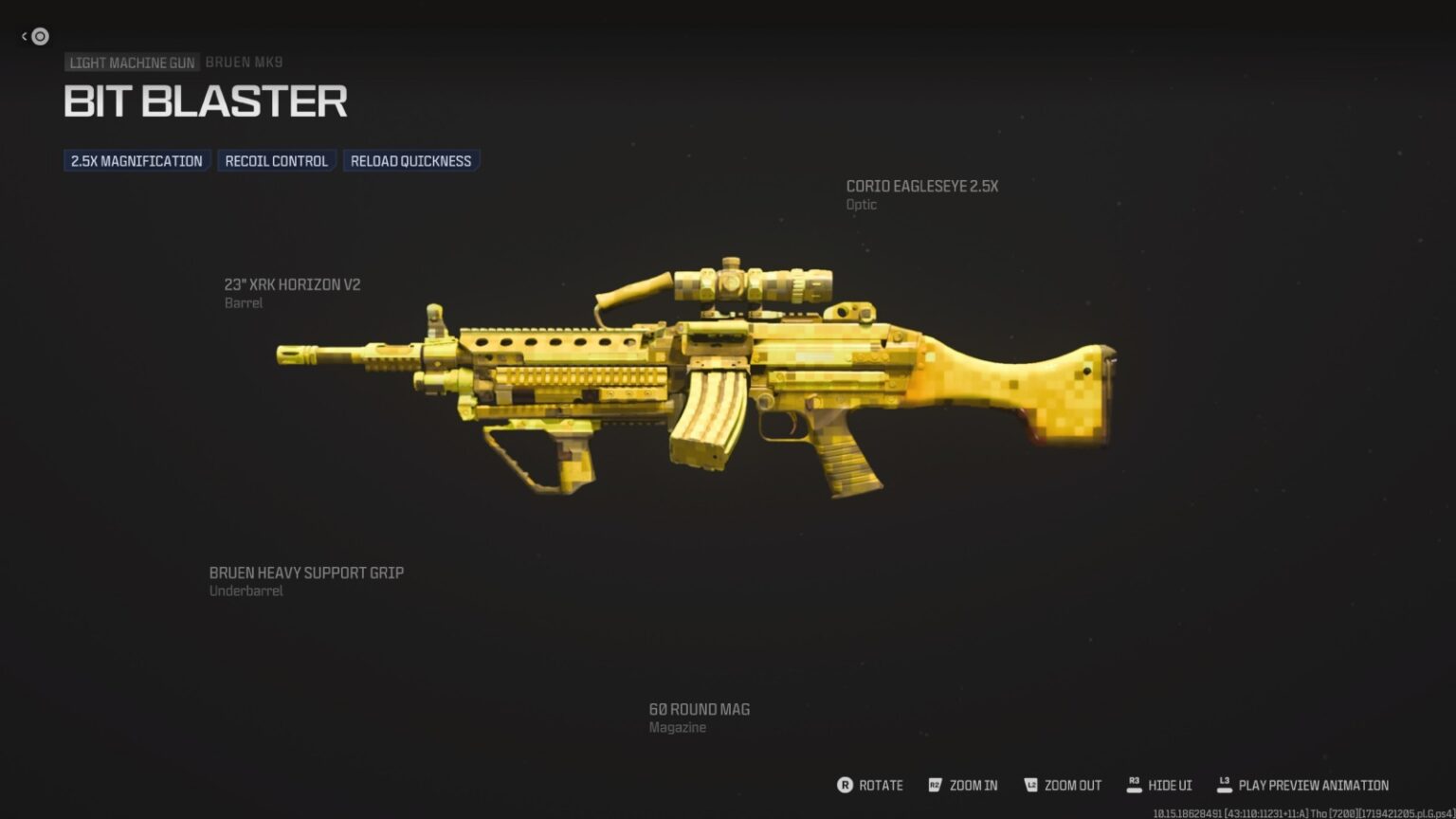The height and width of the screenshot is (819, 1456).
Task: Select the Light Machine Gun category tag
Action: [x=132, y=63]
